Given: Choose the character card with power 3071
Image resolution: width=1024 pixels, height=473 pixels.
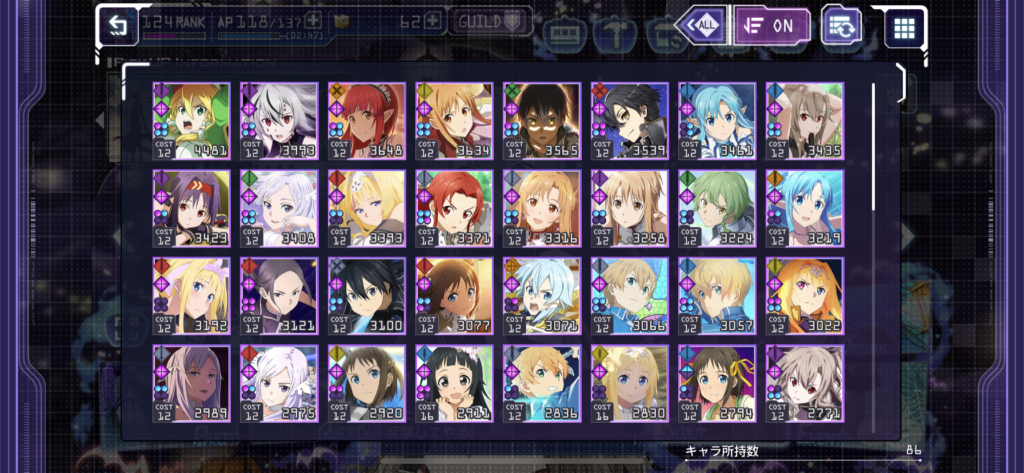Looking at the screenshot, I should pyautogui.click(x=542, y=296).
